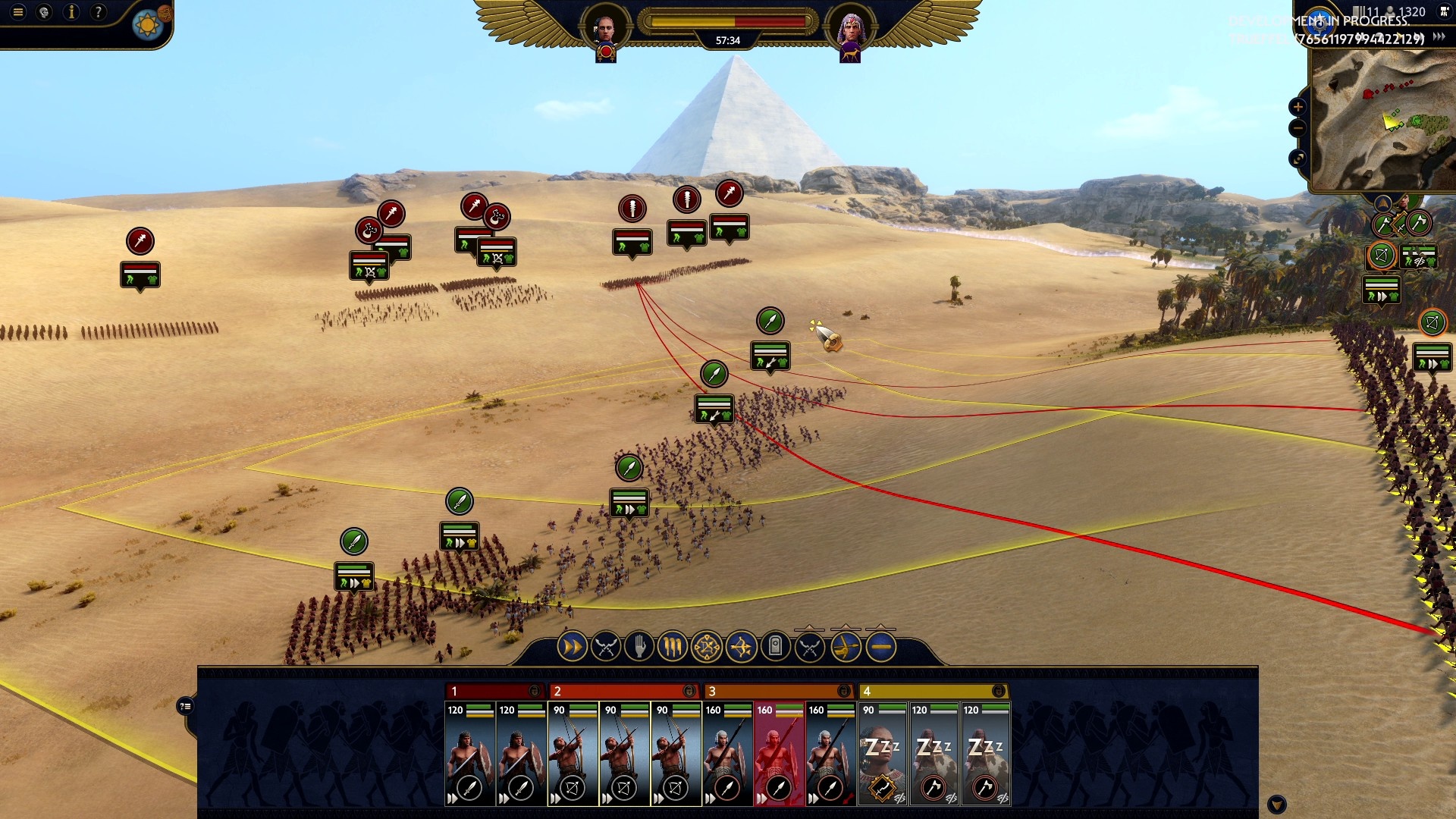This screenshot has width=1456, height=819.
Task: Toggle run mode with double-arrow button
Action: click(x=572, y=647)
